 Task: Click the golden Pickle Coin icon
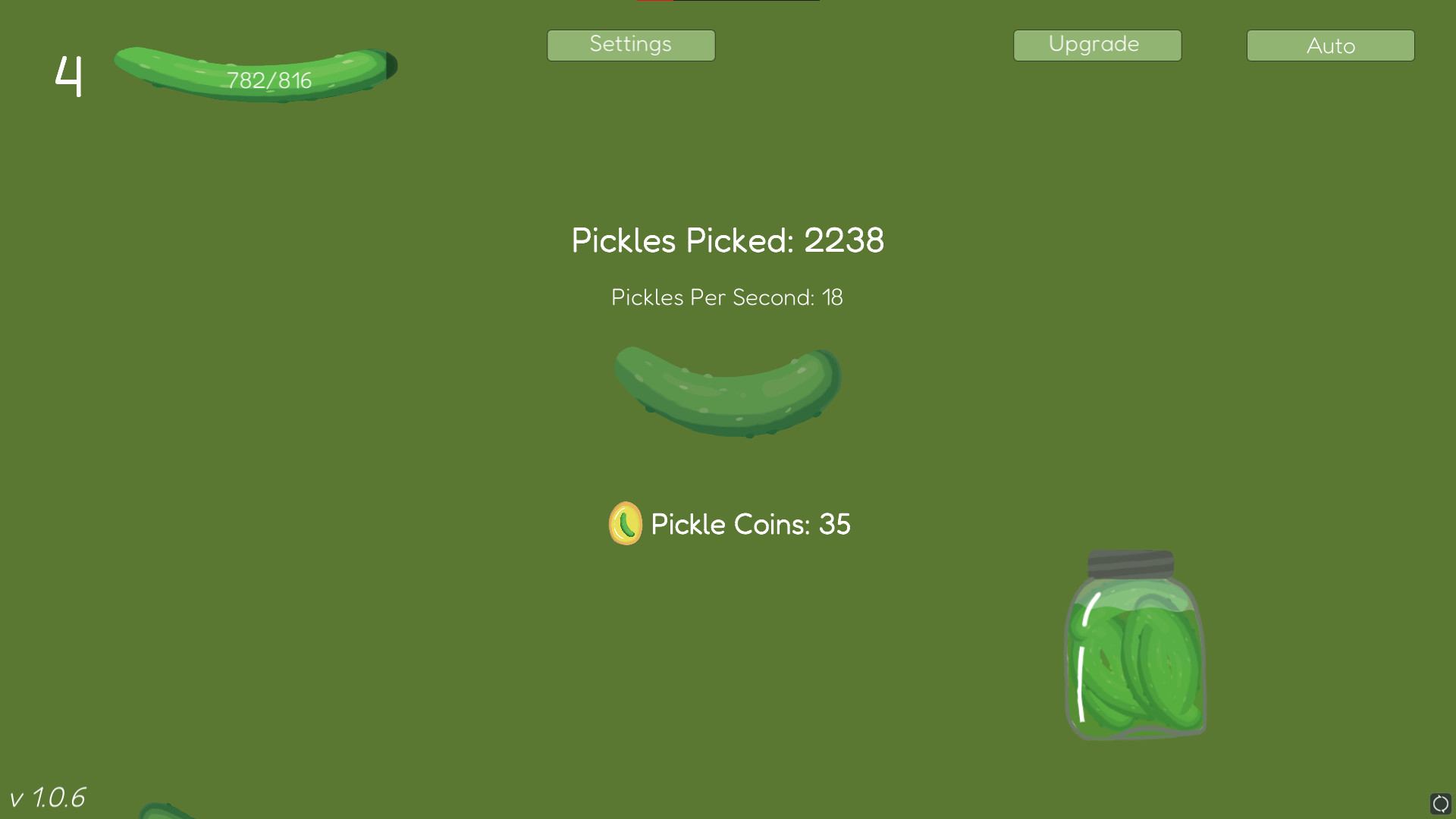[626, 523]
